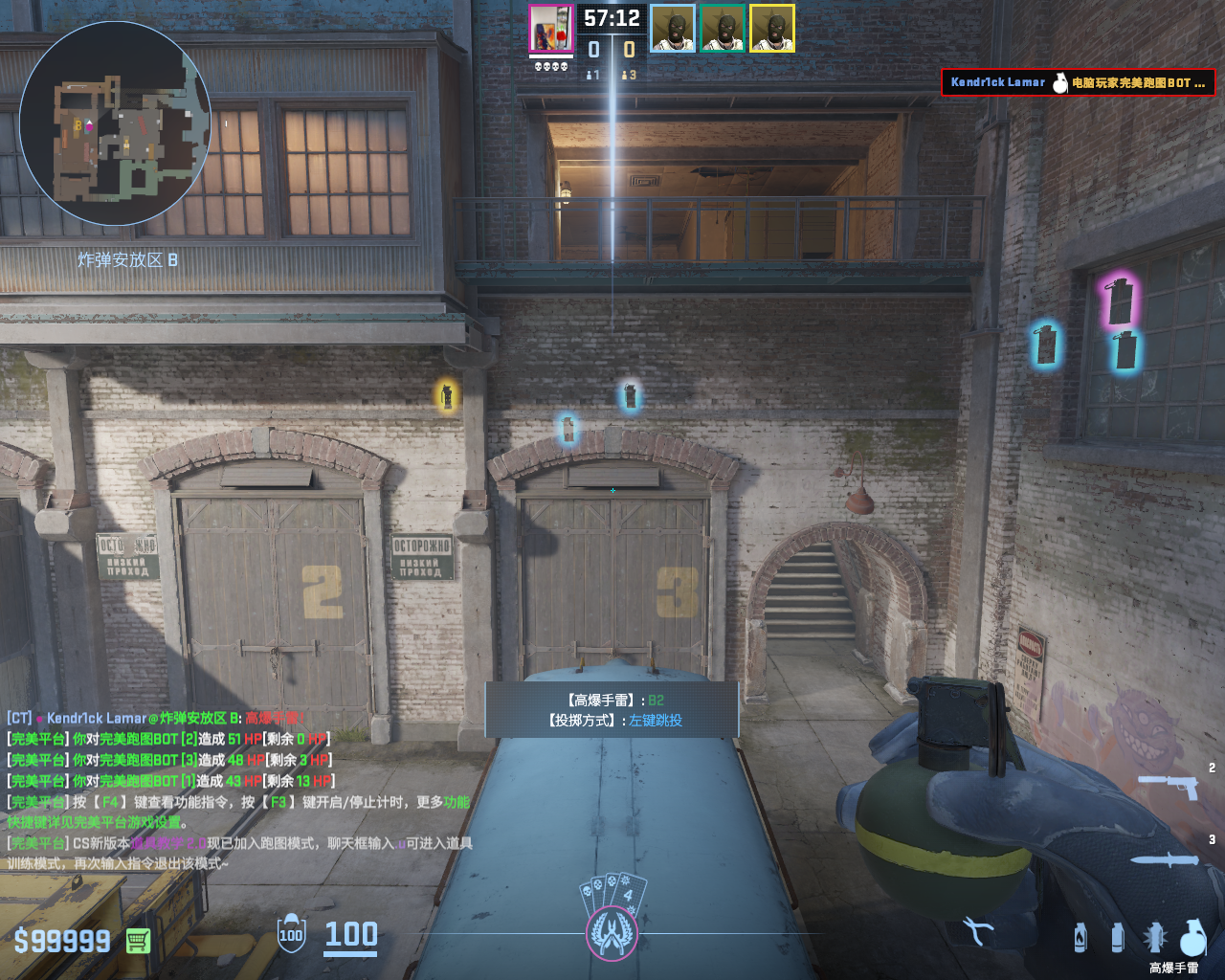Select the smoke grenade icon
Viewport: 1225px width, 980px height.
(x=1117, y=937)
